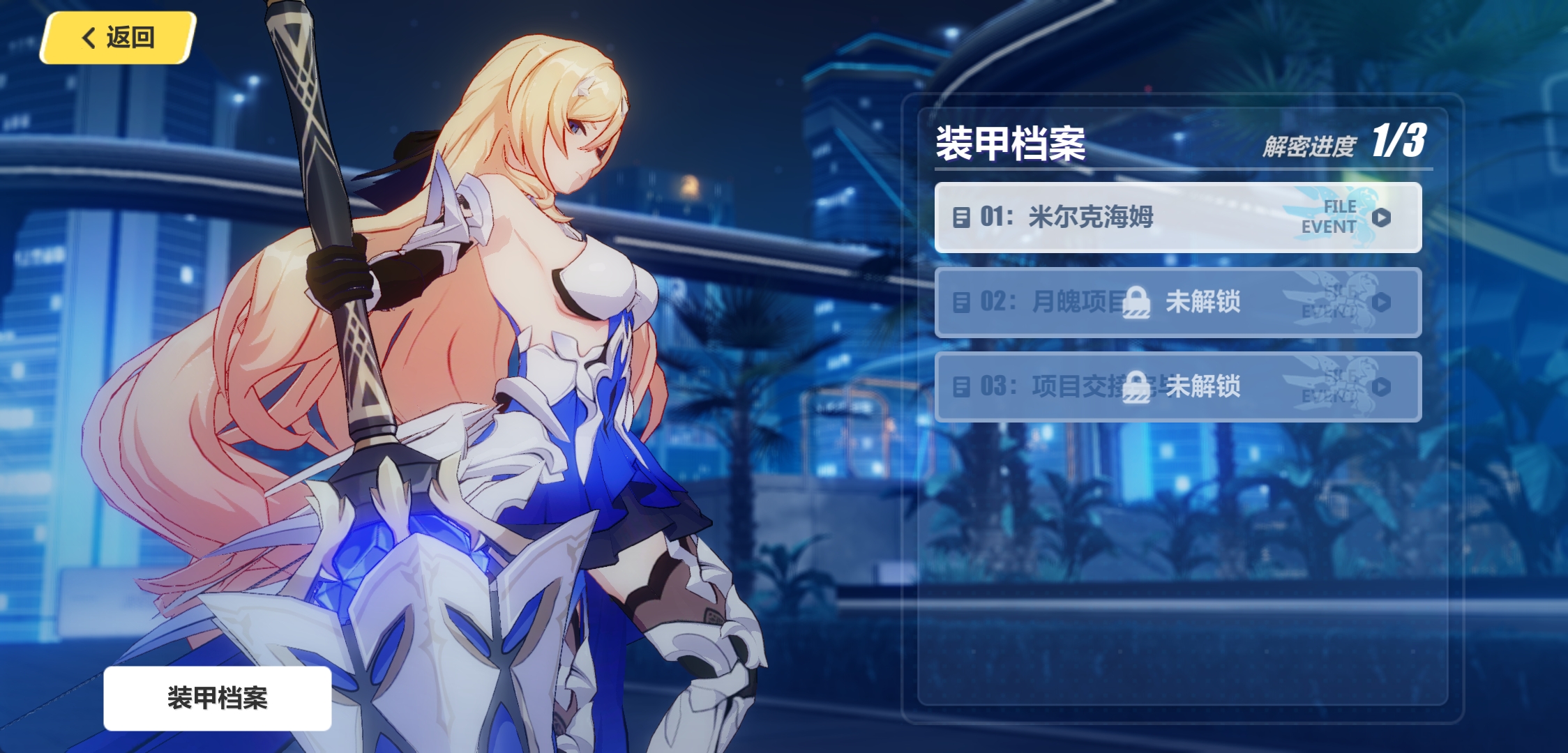Select the 装甲档案 tab at bottom left
This screenshot has height=753, width=1568.
218,695
